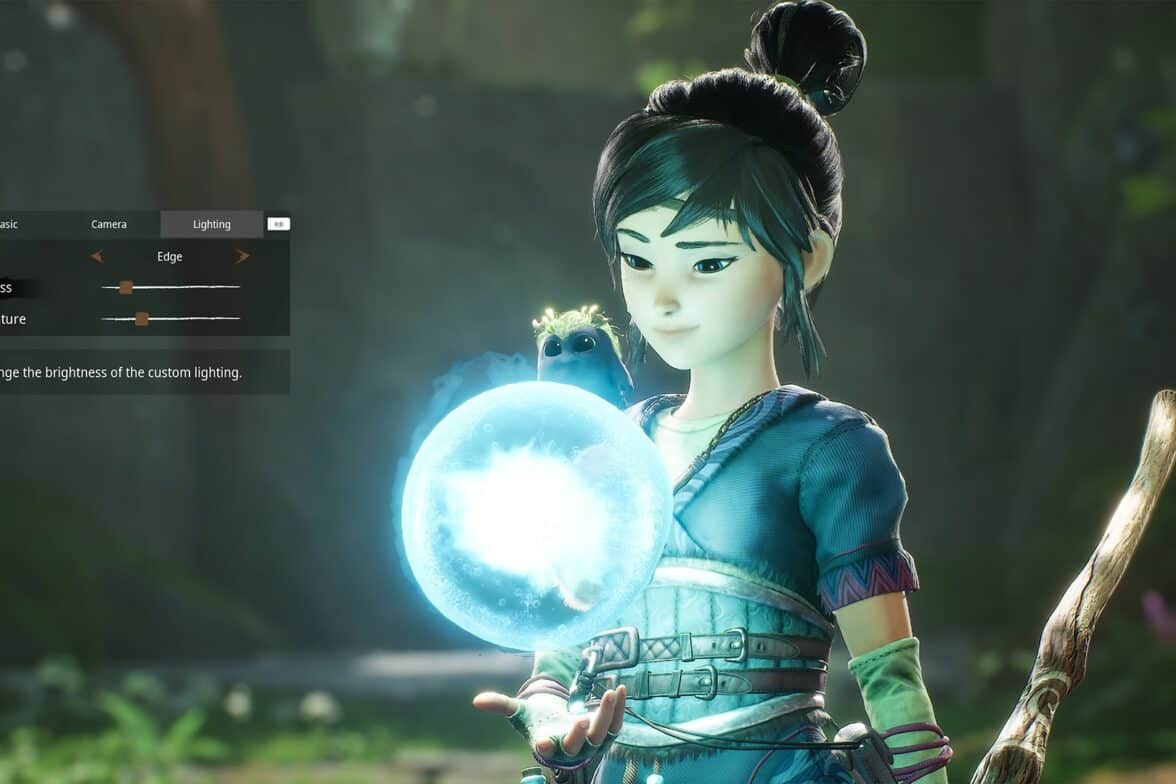
Task: Click the right arrow beside Edge
Action: pos(242,256)
